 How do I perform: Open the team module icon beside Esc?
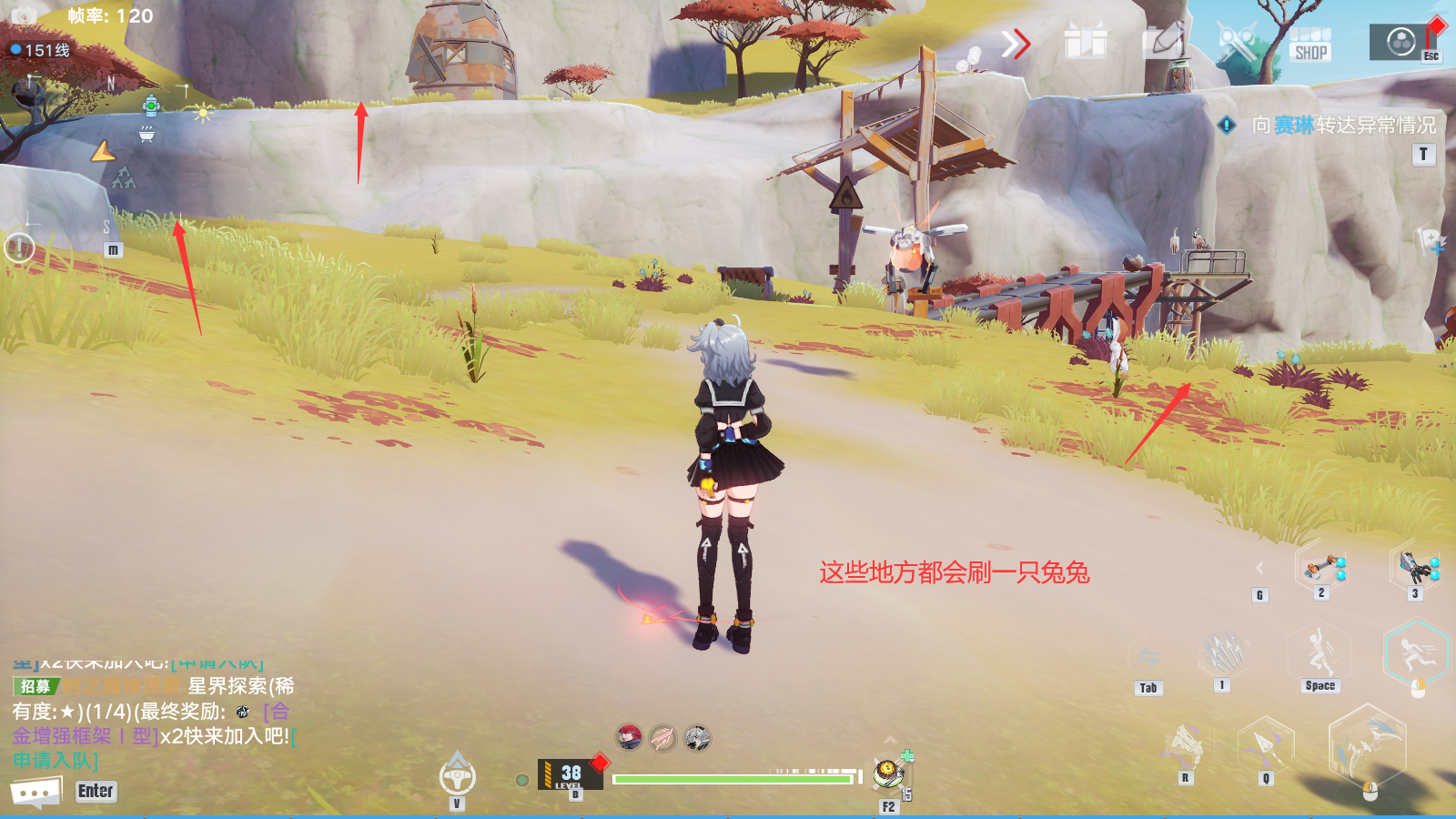coord(1401,43)
